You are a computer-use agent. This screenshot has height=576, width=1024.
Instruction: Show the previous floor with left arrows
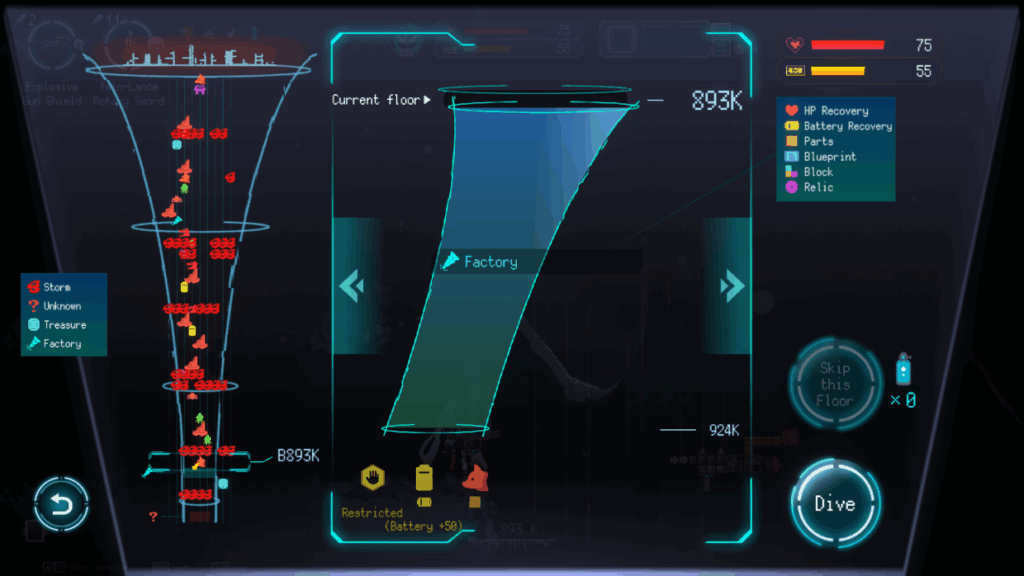click(351, 287)
